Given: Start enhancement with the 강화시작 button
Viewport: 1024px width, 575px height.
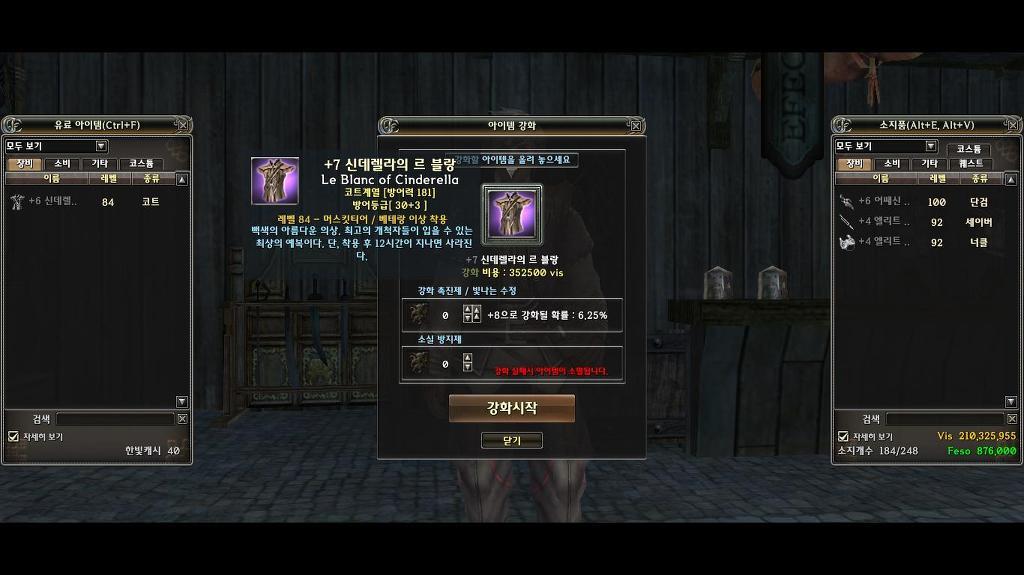Looking at the screenshot, I should click(x=511, y=408).
